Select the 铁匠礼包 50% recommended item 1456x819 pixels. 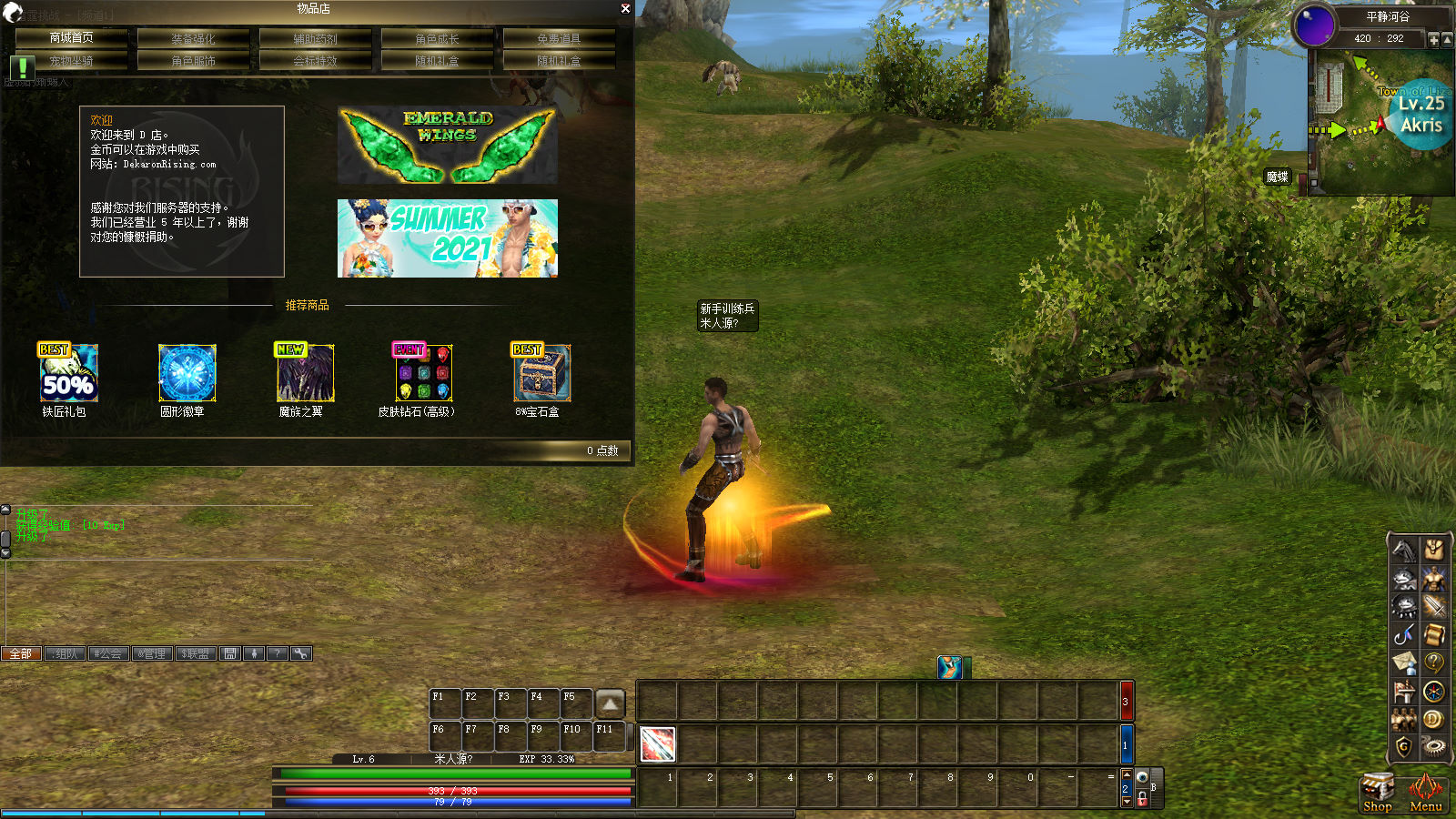(x=67, y=373)
